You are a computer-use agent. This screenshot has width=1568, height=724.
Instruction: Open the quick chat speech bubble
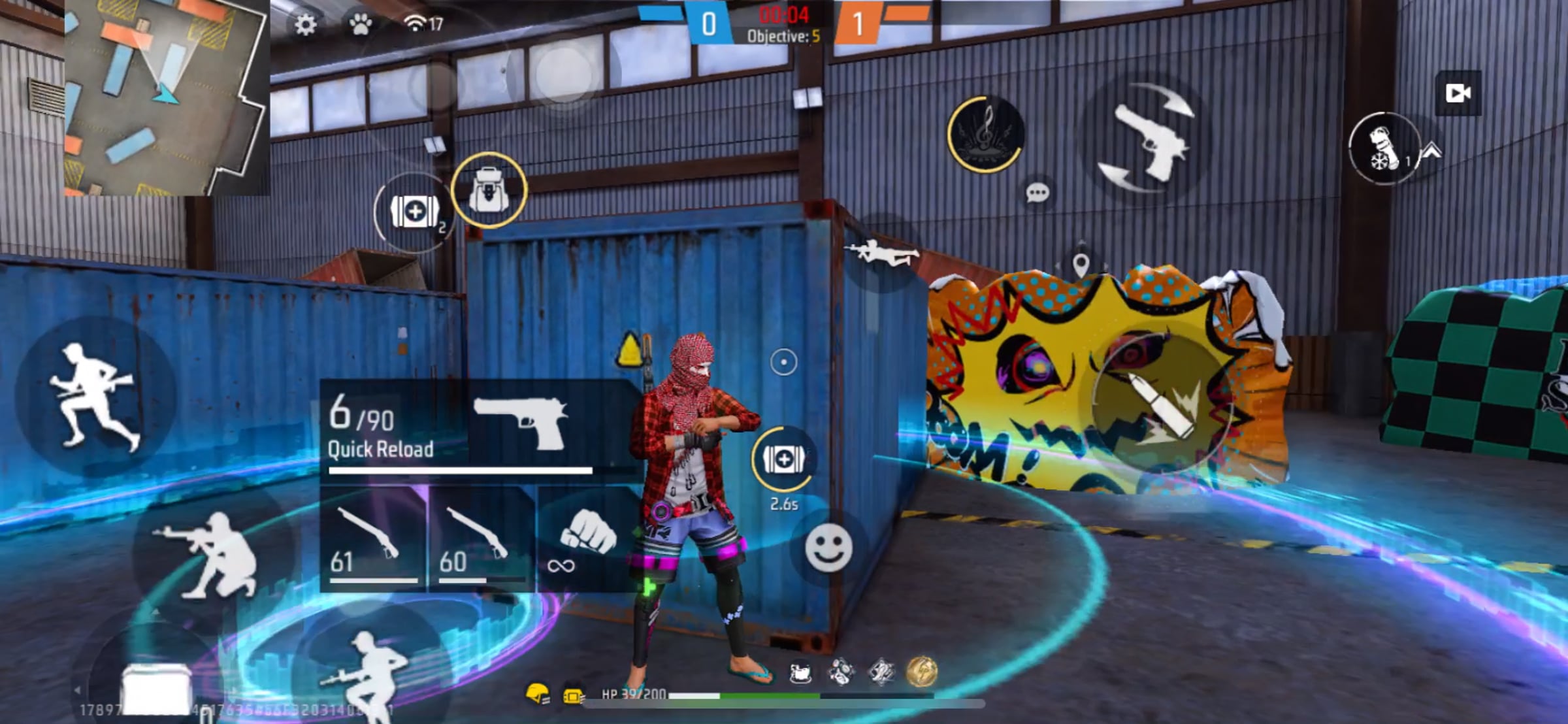coord(1037,193)
